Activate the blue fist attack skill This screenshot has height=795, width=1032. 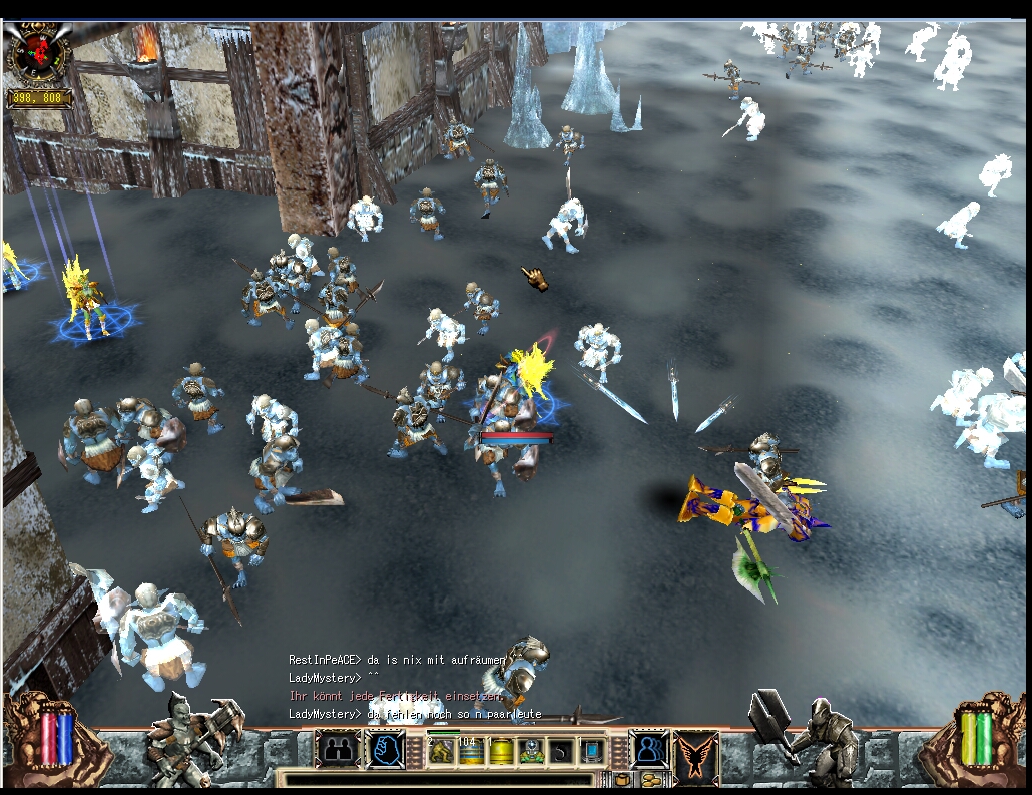click(385, 749)
